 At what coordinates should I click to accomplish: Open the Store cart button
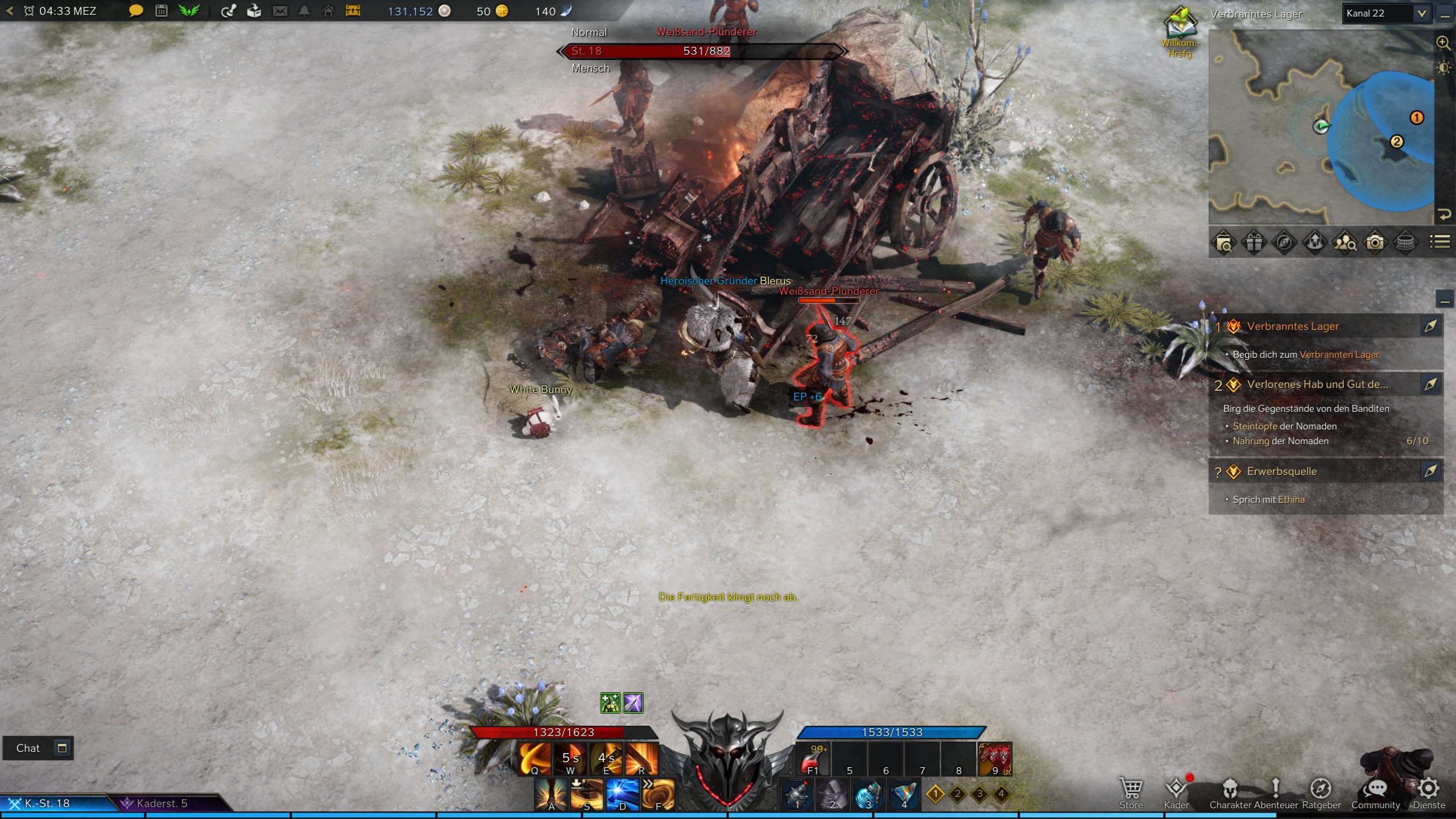[1131, 792]
